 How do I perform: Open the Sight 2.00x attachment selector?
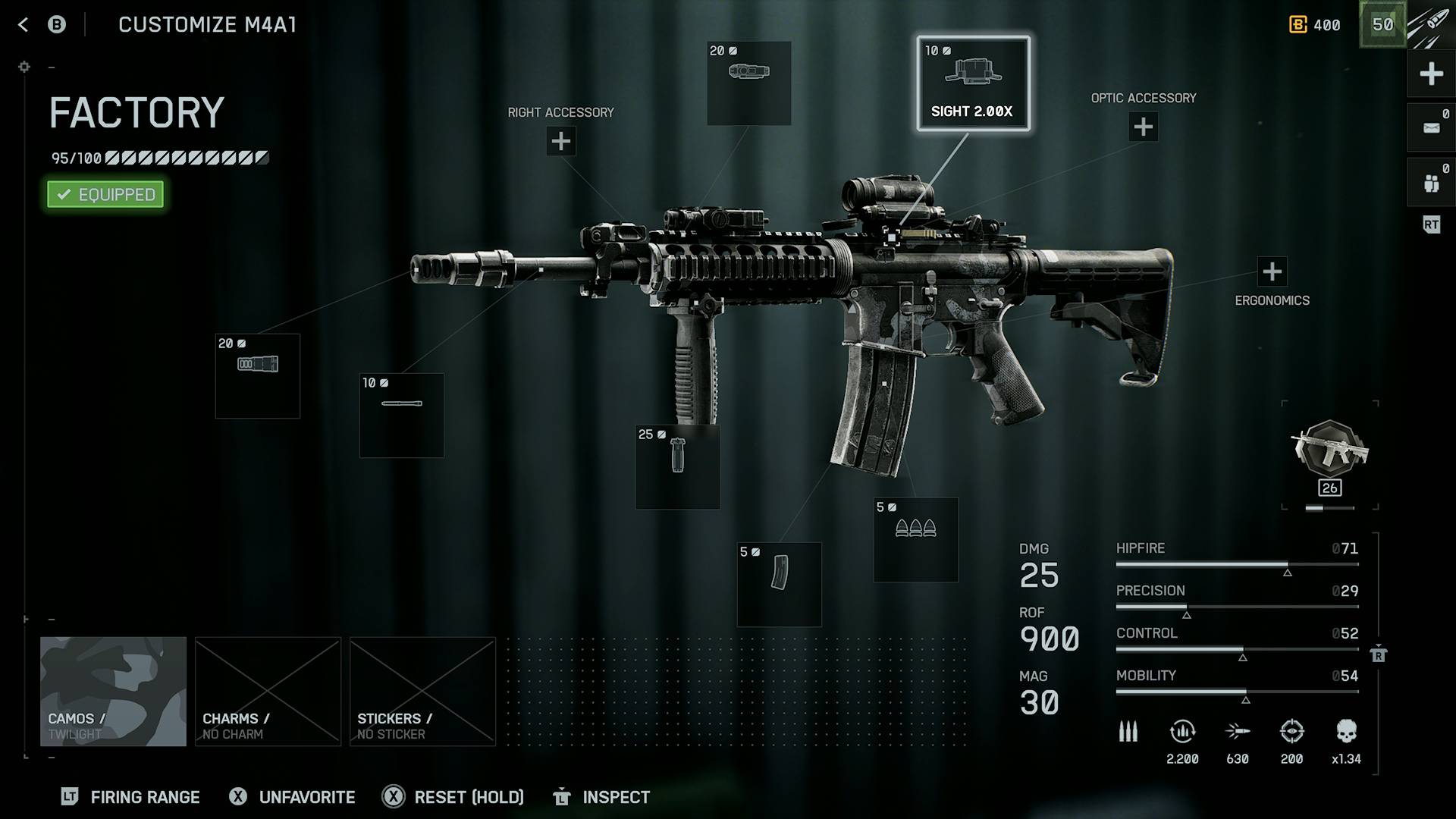tap(973, 85)
